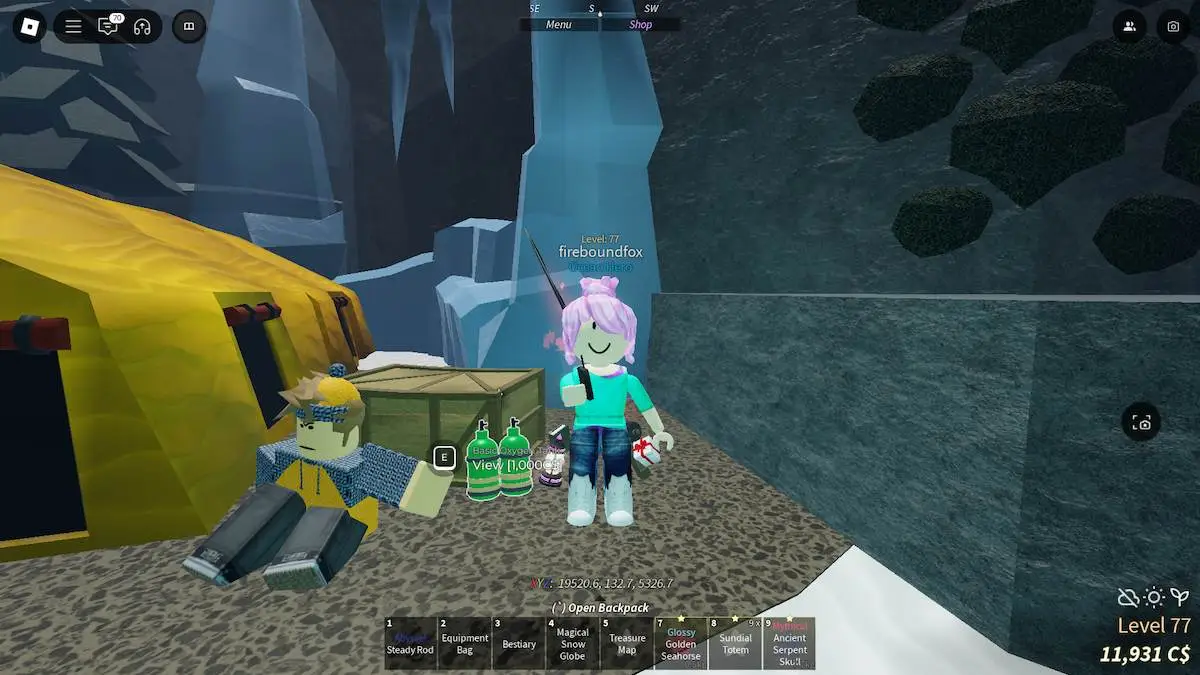Select the Sundial Totem slot
Viewport: 1200px width, 675px height.
(735, 643)
